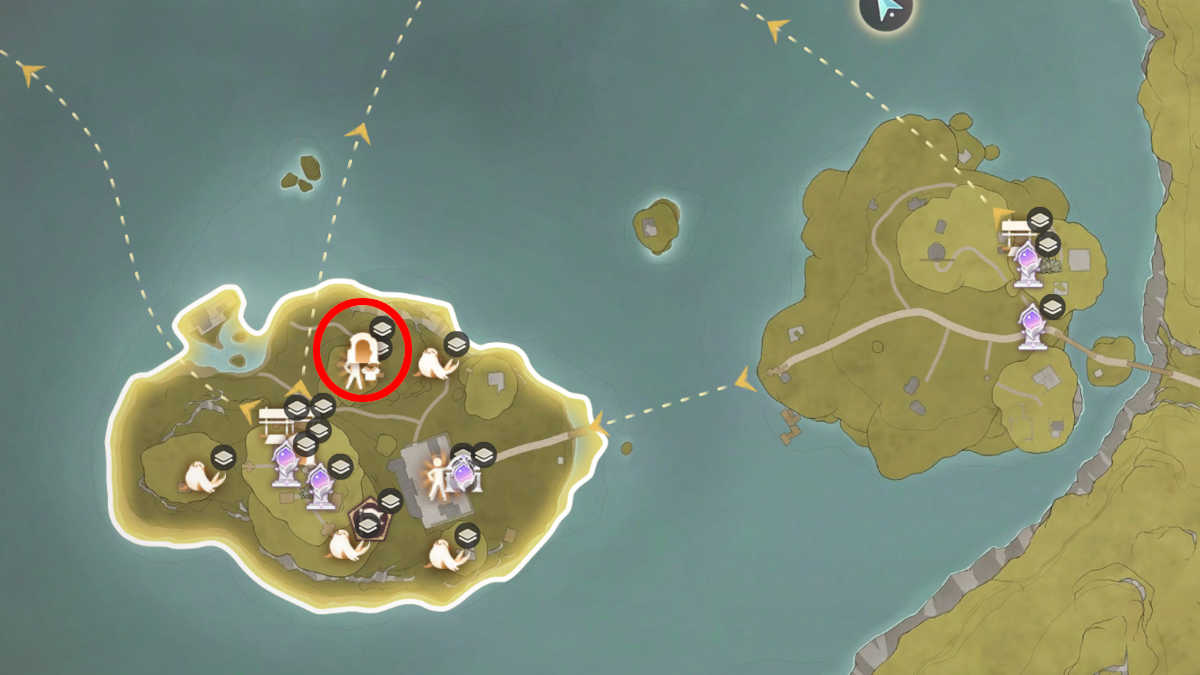Select the bird marker south of the stone plaza
The width and height of the screenshot is (1200, 675).
point(444,555)
